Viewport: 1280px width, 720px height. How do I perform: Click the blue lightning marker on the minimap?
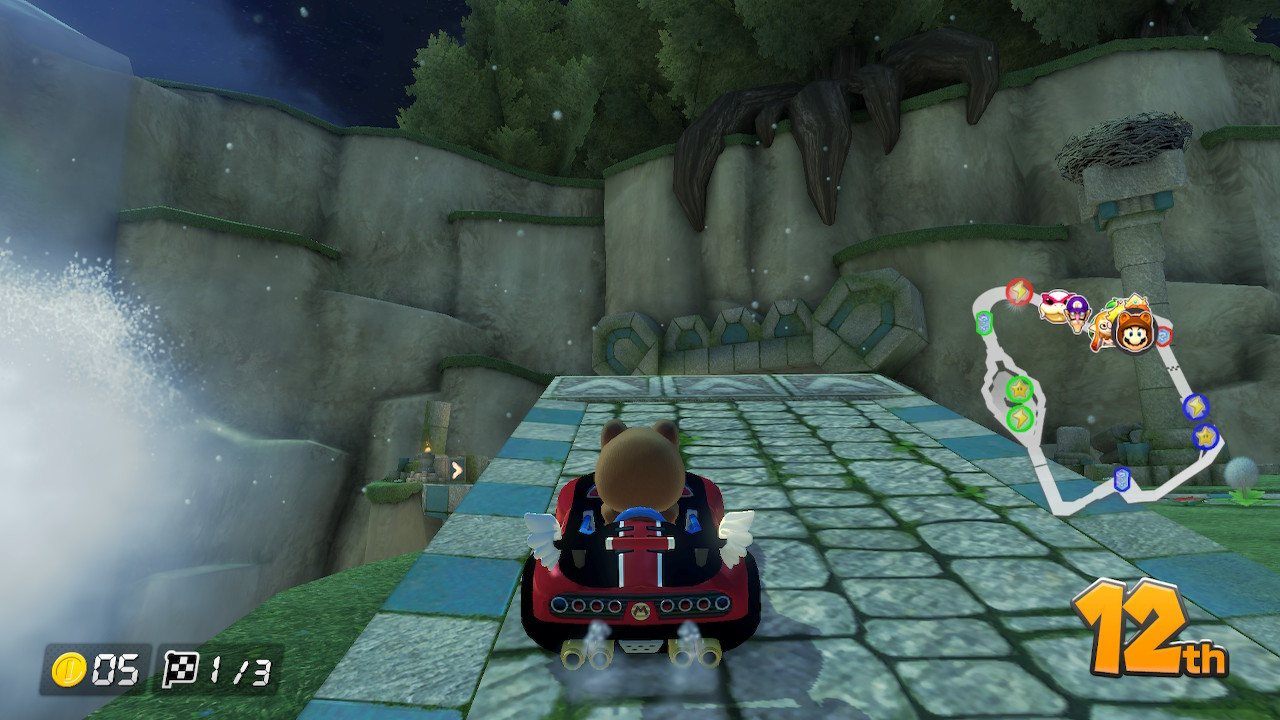point(1194,408)
